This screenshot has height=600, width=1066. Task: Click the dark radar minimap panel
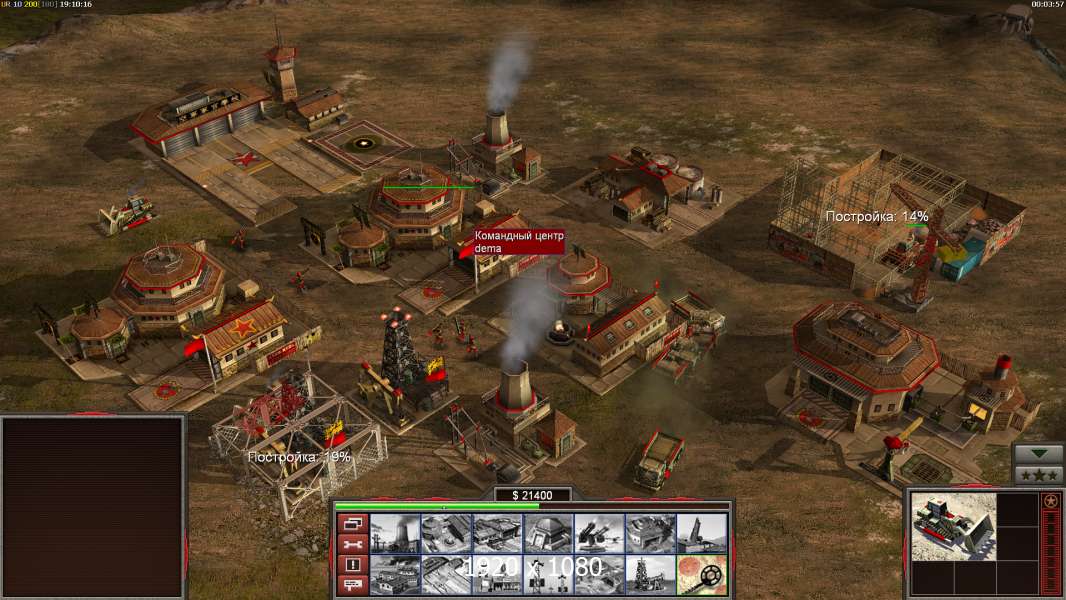click(93, 506)
